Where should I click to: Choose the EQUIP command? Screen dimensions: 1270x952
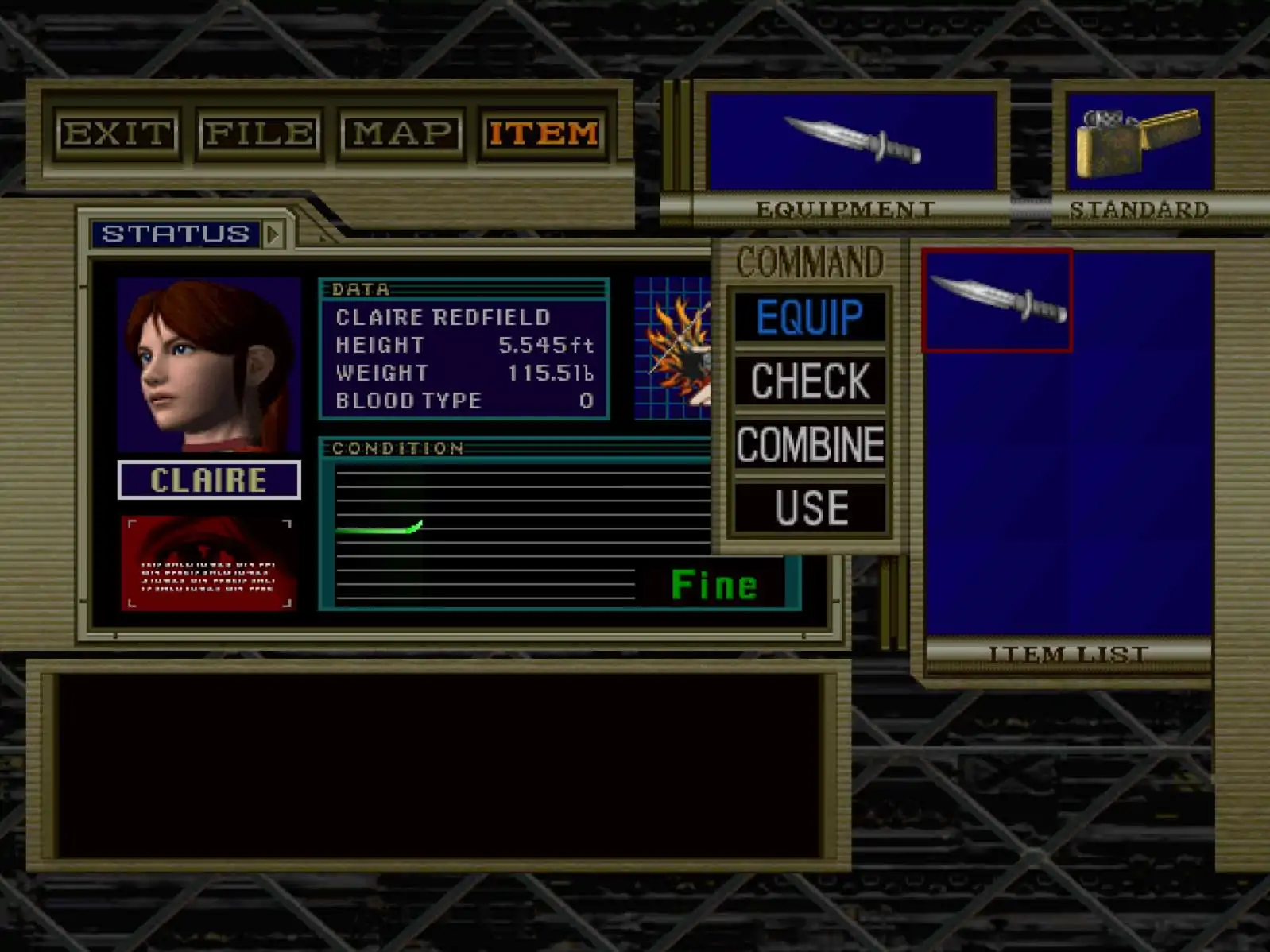(810, 317)
